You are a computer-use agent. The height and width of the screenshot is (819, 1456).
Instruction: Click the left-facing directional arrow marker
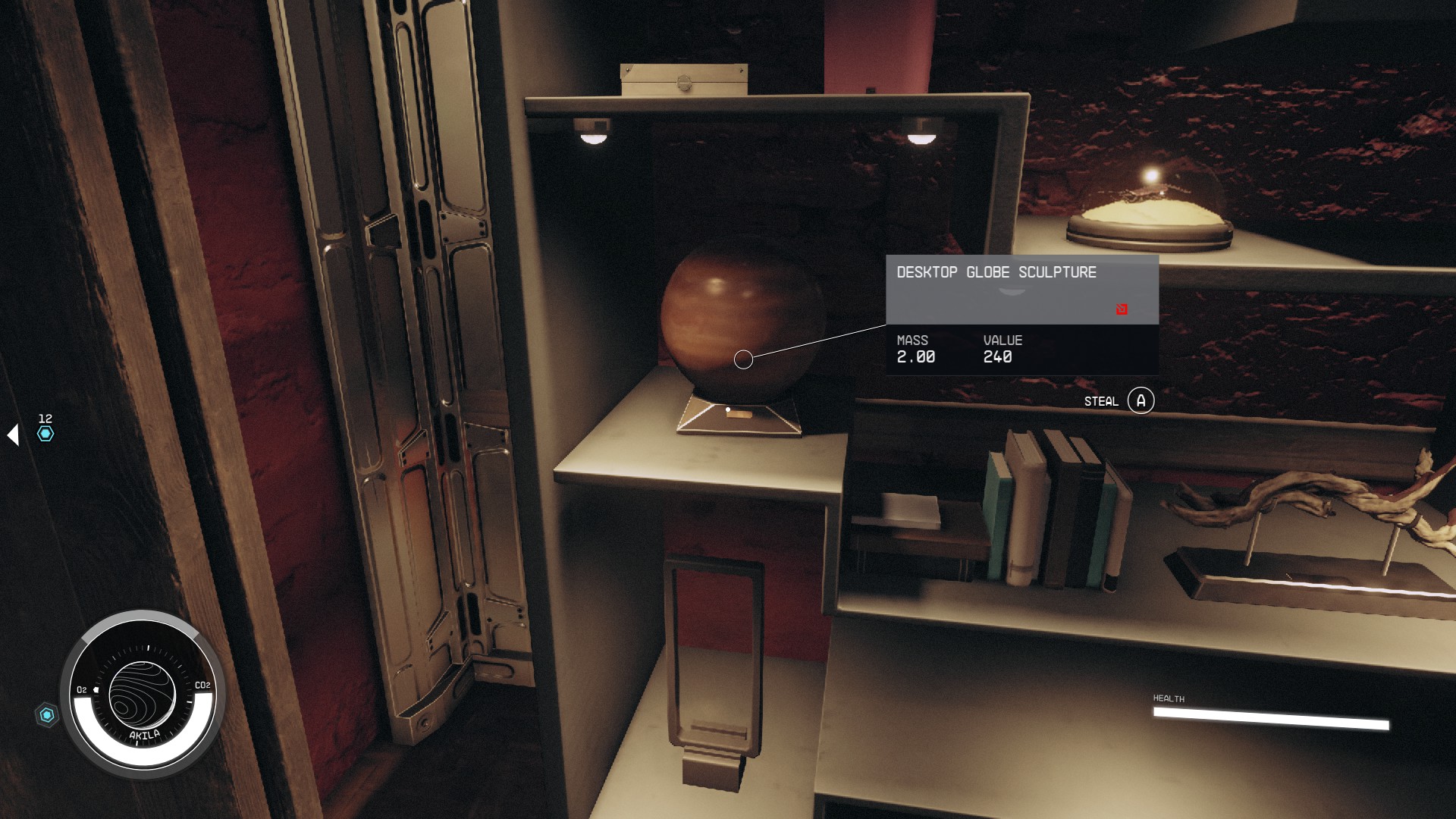click(12, 433)
